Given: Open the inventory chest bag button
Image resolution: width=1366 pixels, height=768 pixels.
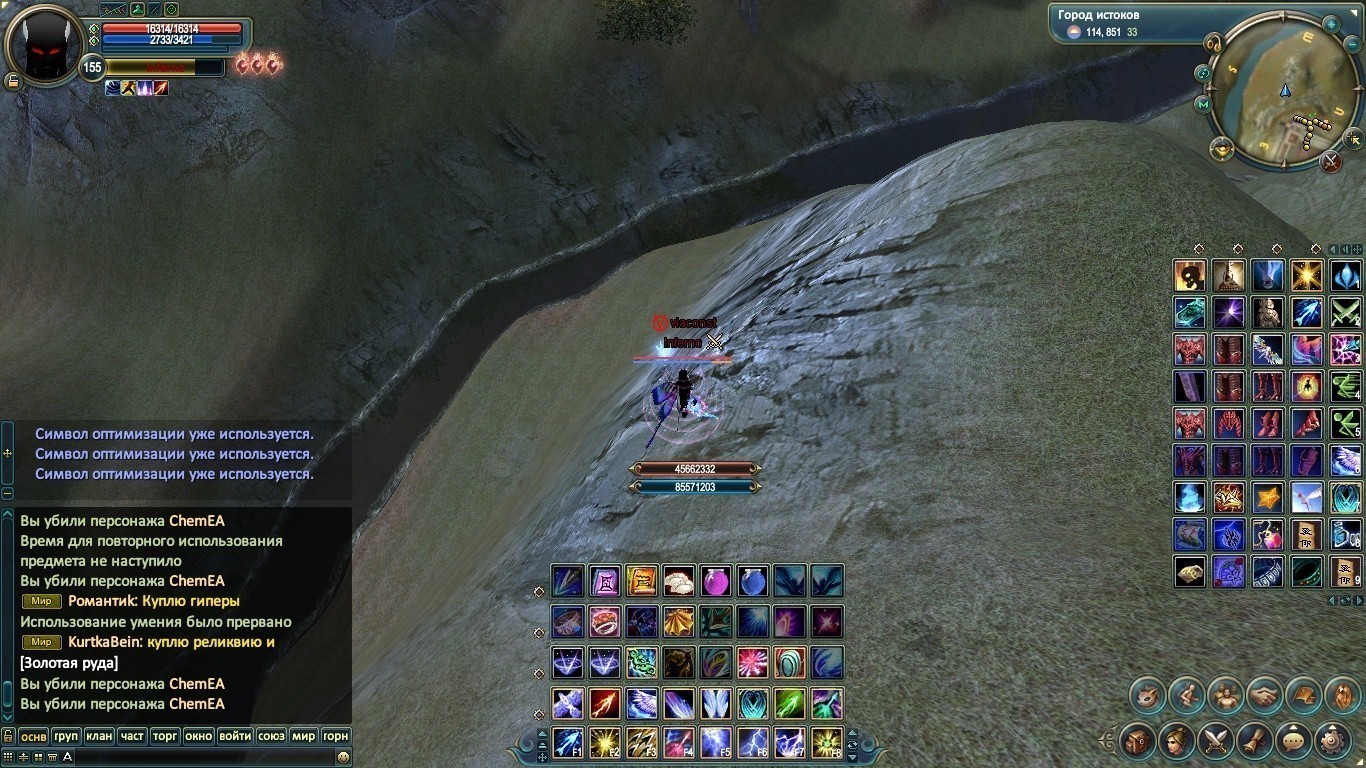Looking at the screenshot, I should point(1138,741).
